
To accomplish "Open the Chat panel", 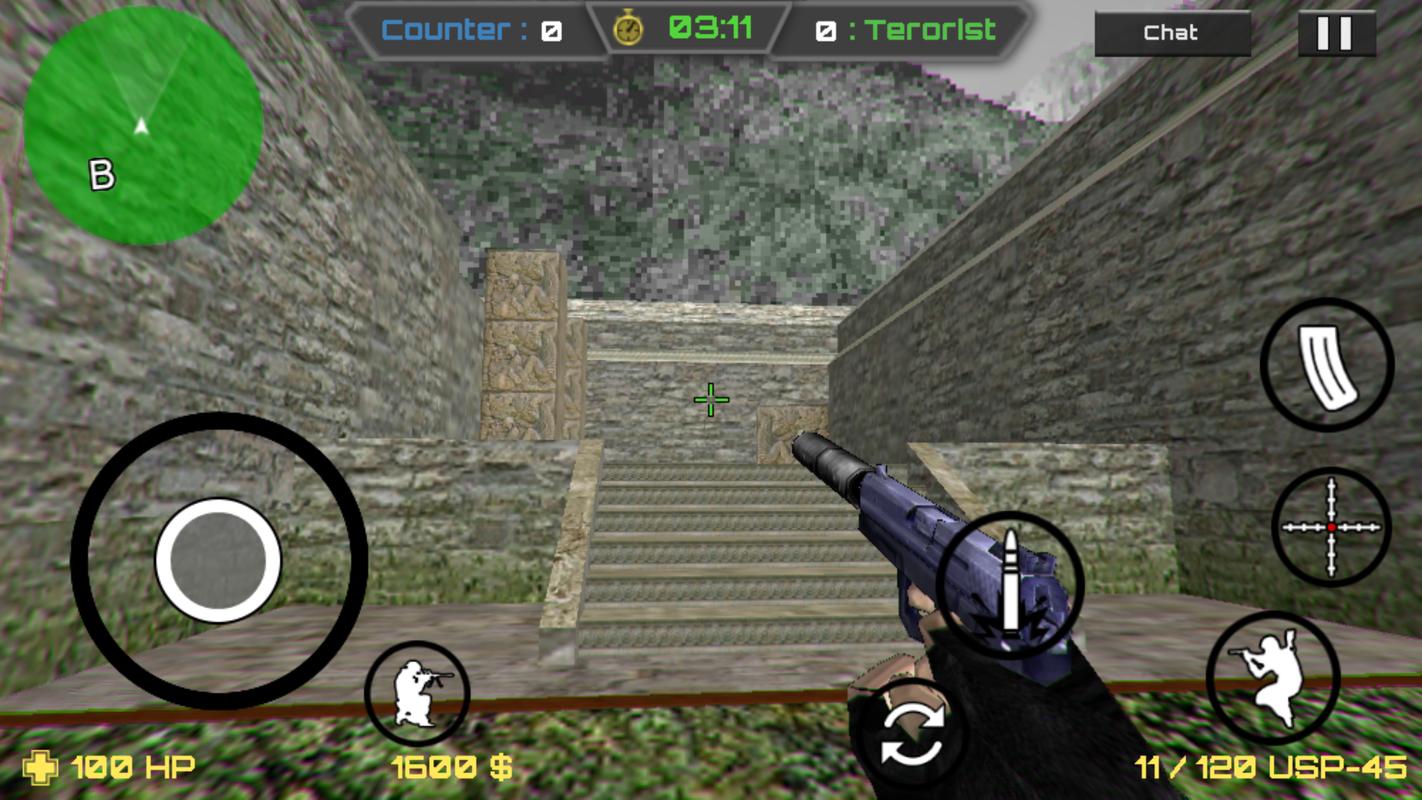I will pyautogui.click(x=1172, y=32).
